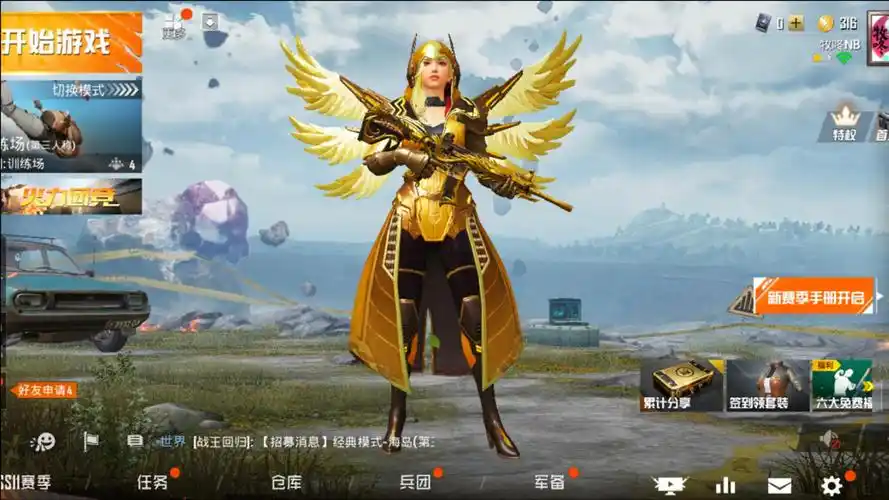Open the smiley face emote icon
This screenshot has height=500, width=889.
[x=42, y=441]
